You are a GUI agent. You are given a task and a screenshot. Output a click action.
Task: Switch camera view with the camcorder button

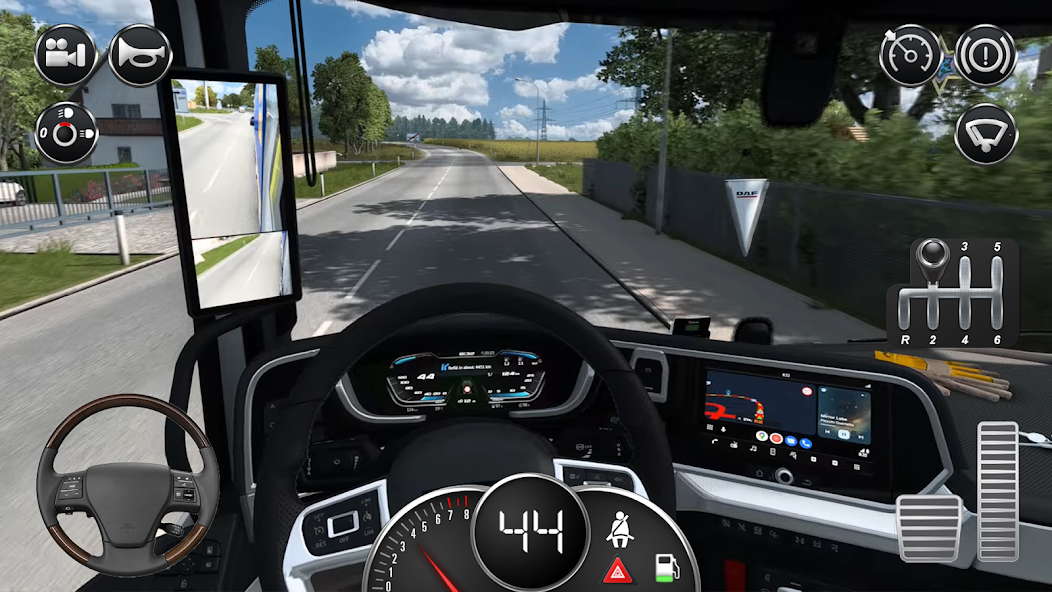[66, 54]
